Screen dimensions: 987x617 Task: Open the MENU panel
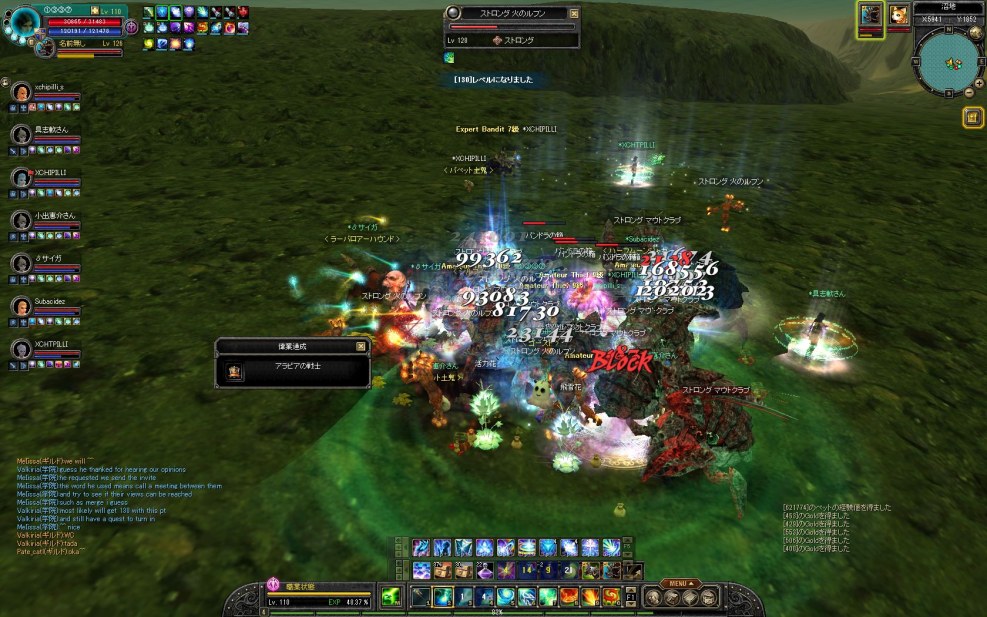681,584
